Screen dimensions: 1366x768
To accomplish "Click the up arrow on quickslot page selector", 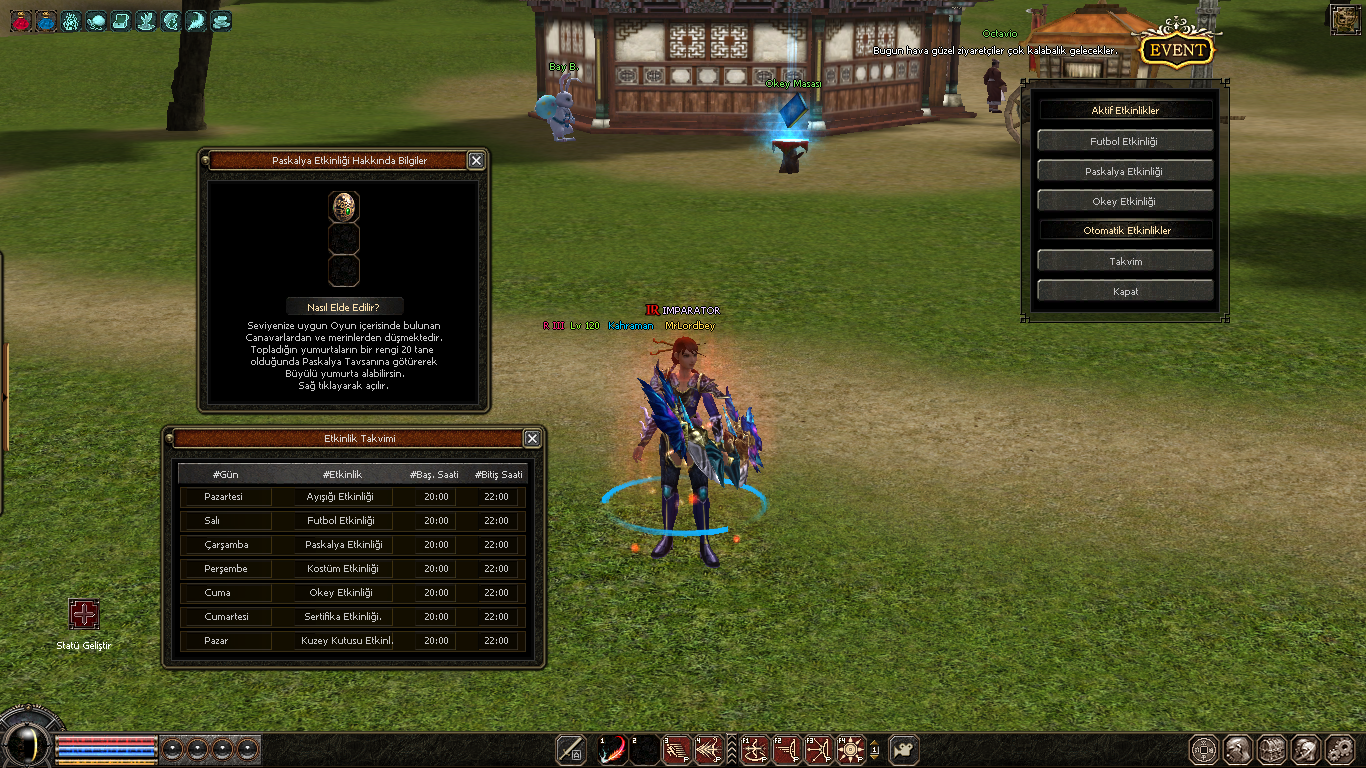I will click(x=874, y=742).
